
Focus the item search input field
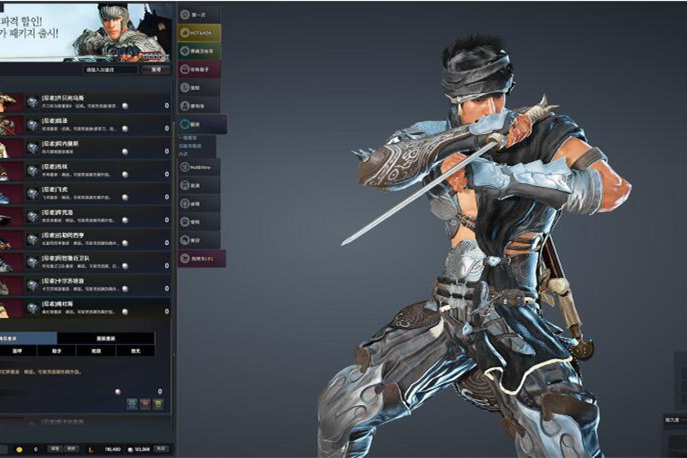108,70
